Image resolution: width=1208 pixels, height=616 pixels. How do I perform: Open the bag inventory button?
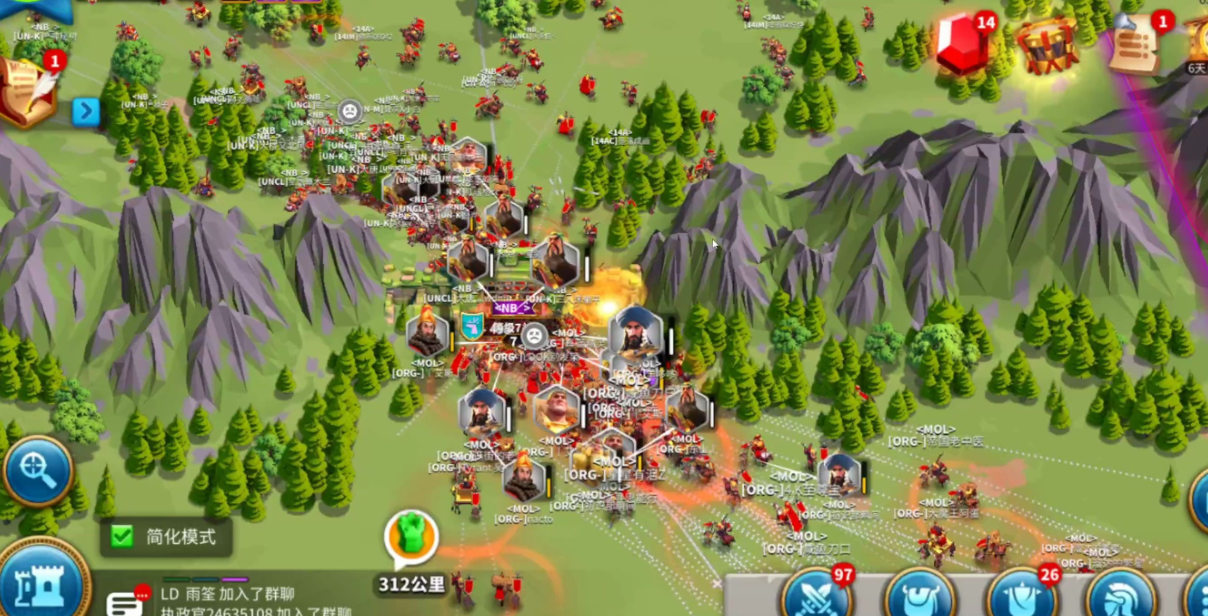point(920,596)
